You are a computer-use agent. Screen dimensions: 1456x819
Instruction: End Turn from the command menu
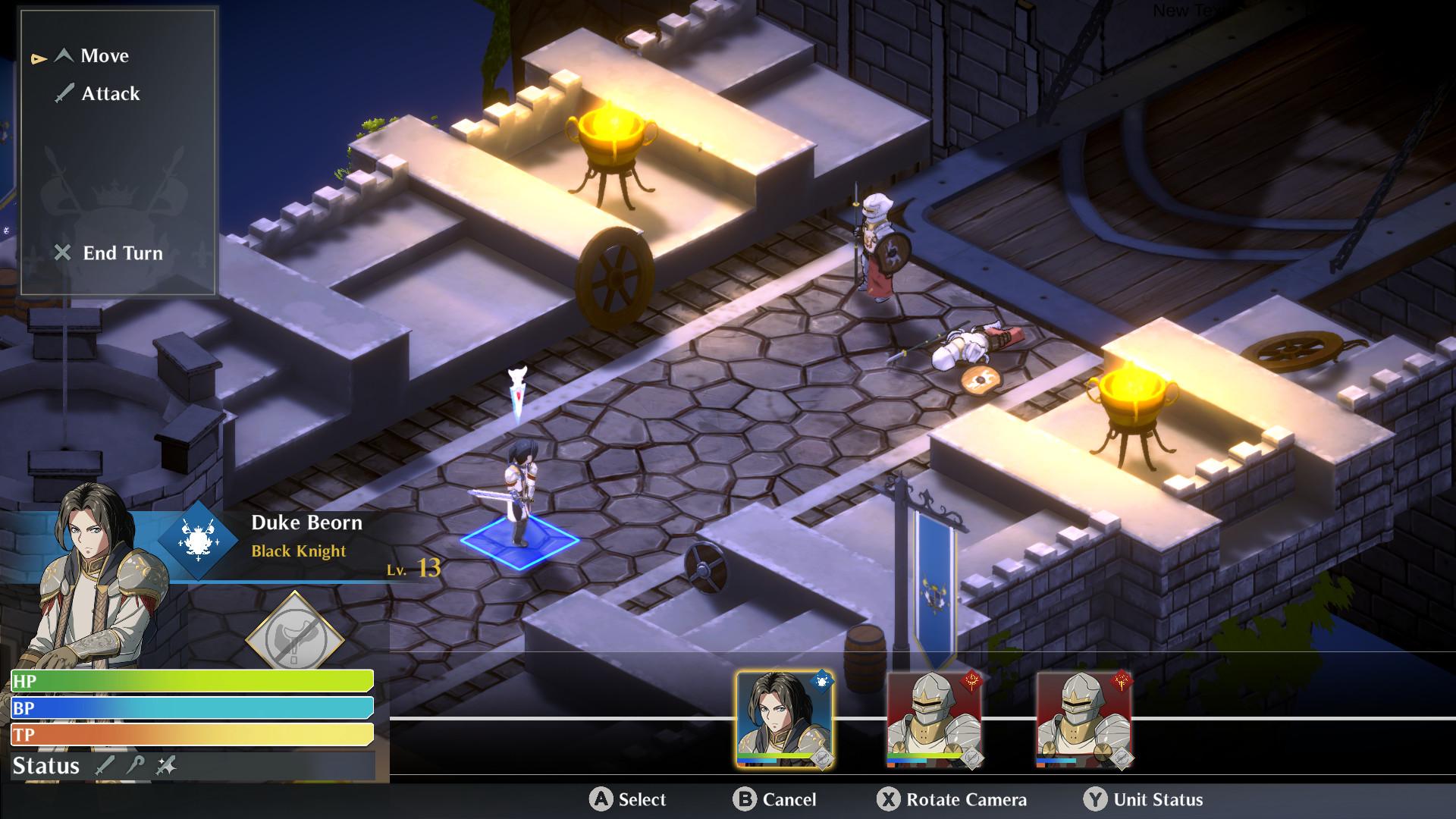point(121,253)
